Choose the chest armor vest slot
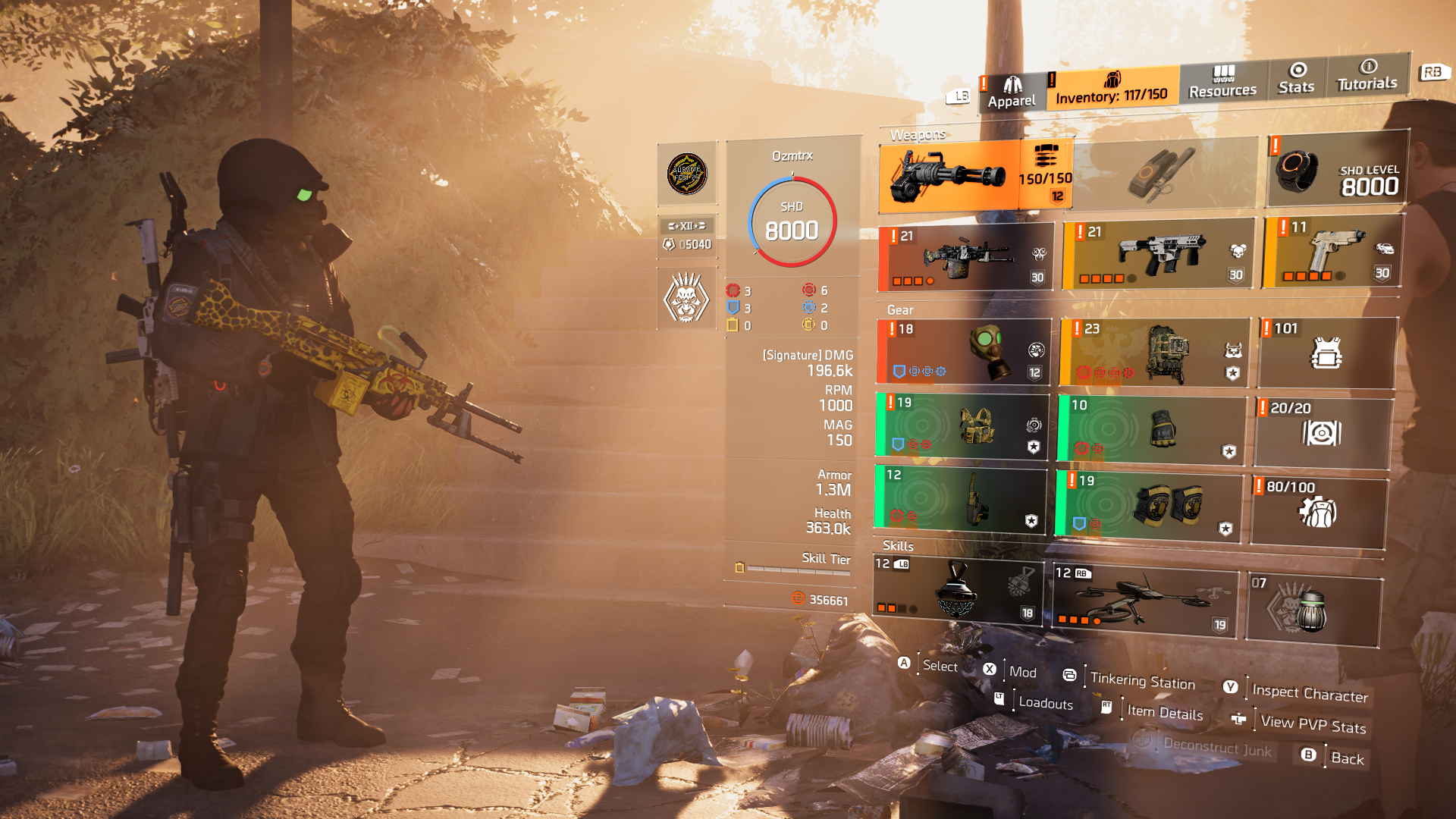The width and height of the screenshot is (1456, 819). click(x=962, y=426)
